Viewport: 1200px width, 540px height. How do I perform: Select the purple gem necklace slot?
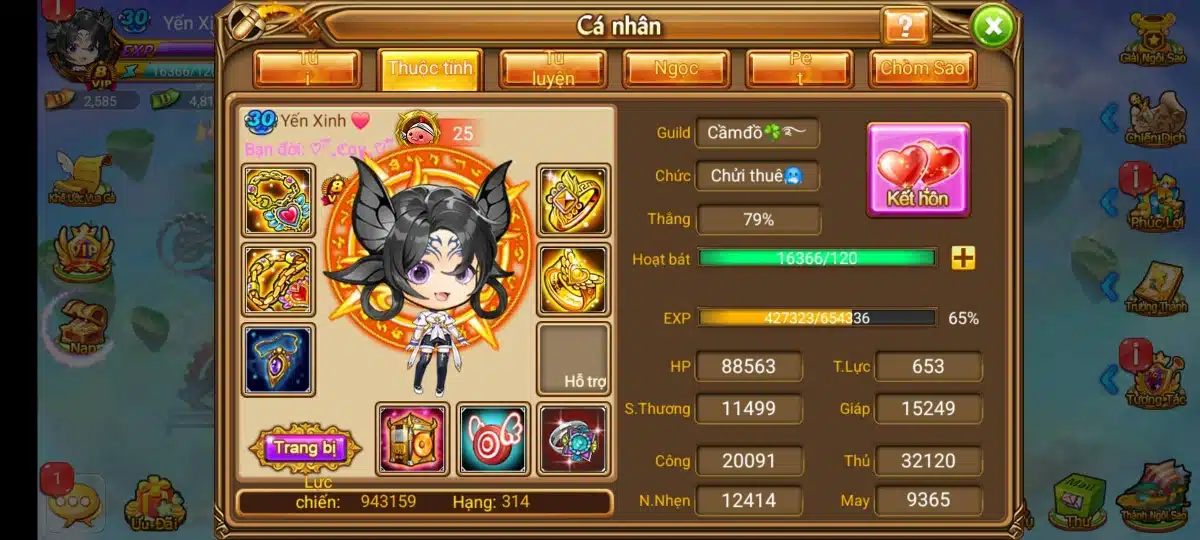point(278,359)
